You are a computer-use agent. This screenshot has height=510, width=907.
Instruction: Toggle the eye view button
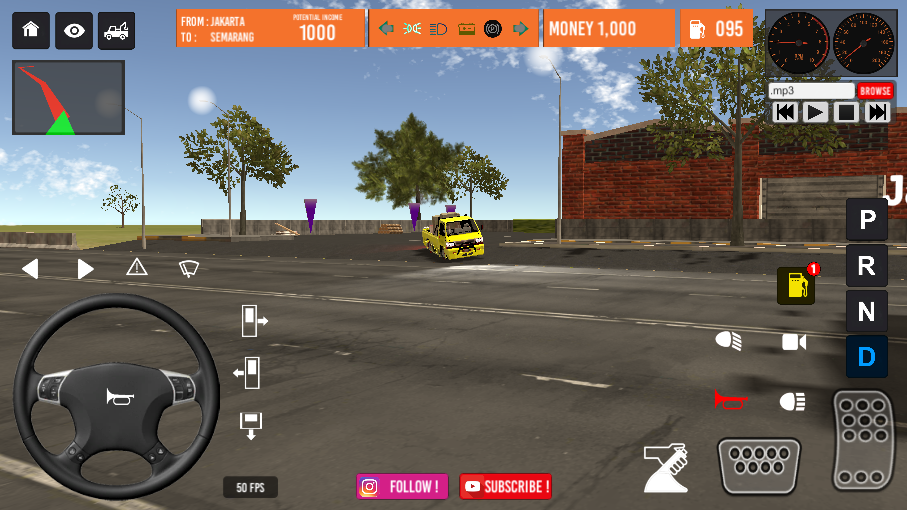tap(74, 31)
